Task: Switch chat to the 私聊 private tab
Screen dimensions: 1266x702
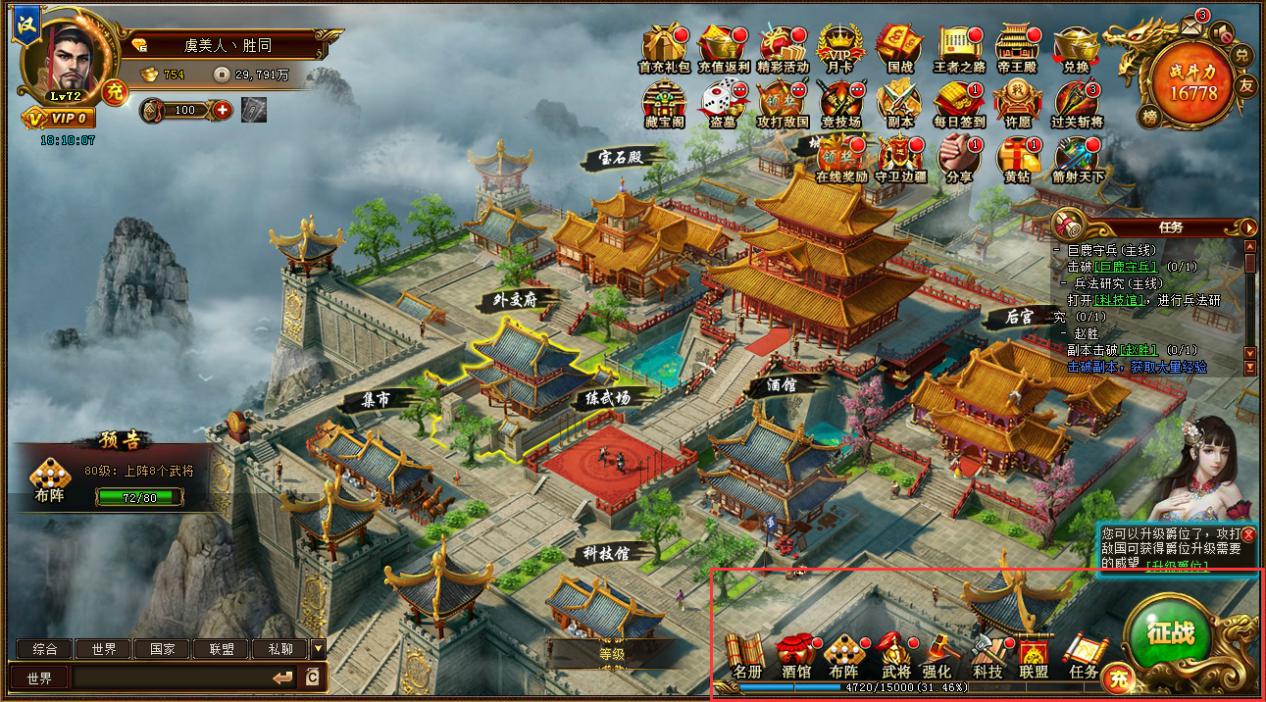Action: [279, 649]
